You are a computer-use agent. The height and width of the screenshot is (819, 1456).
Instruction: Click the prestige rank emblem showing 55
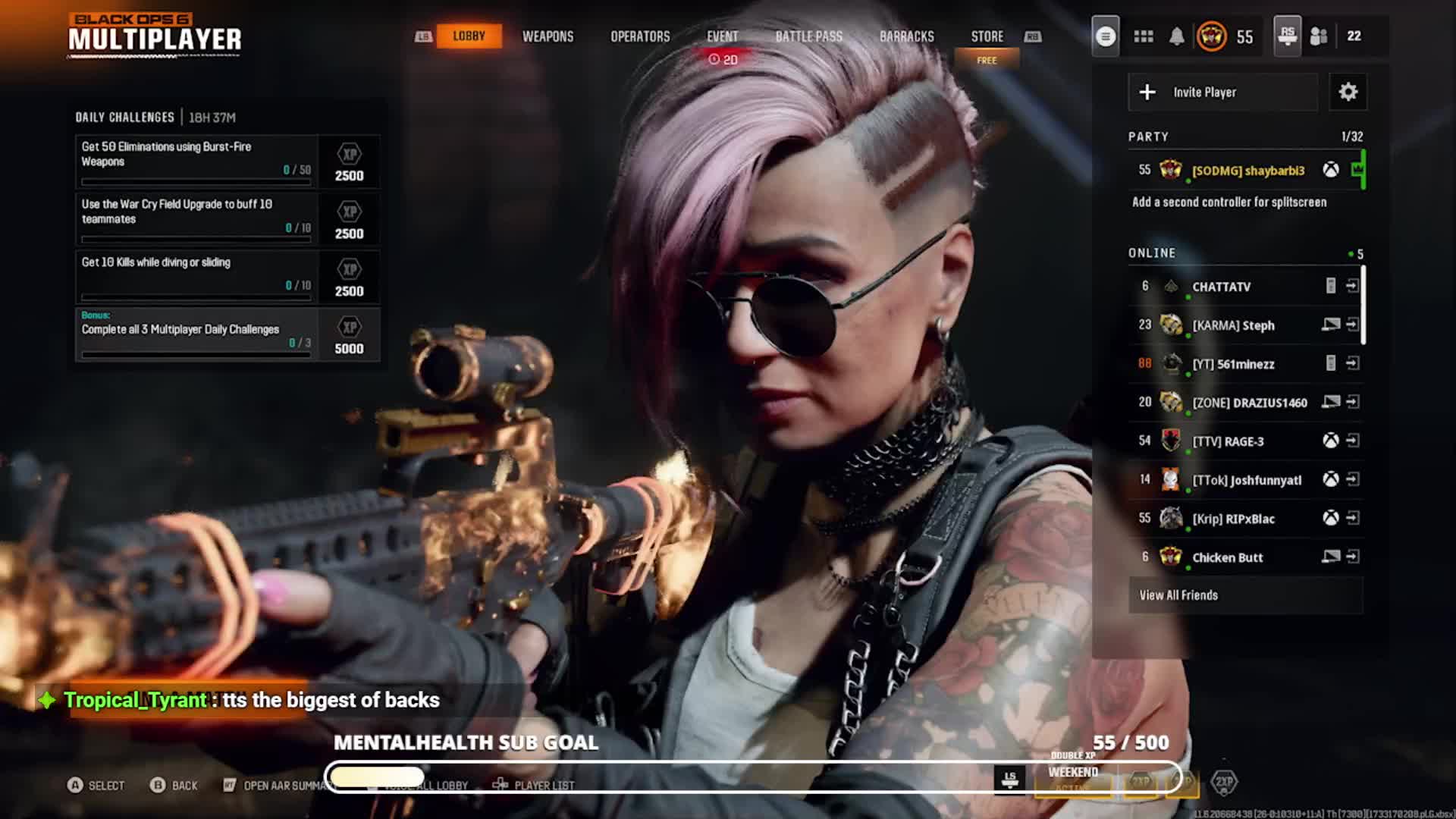pos(1213,36)
